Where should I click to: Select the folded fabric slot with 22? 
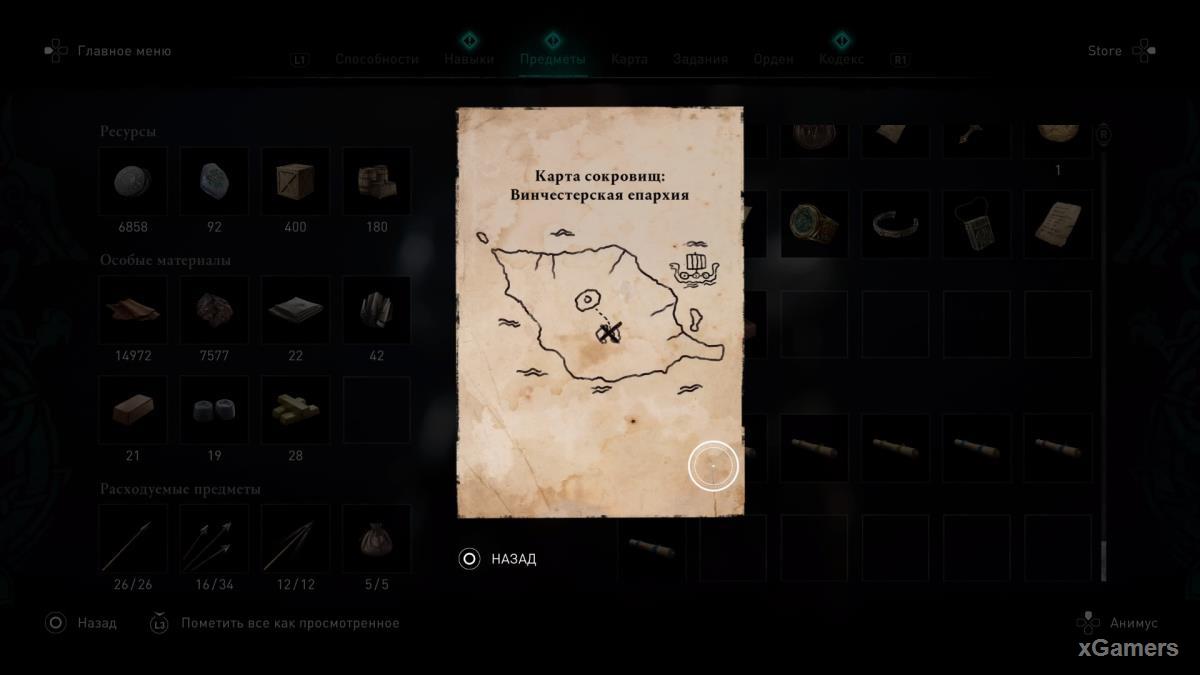[295, 310]
